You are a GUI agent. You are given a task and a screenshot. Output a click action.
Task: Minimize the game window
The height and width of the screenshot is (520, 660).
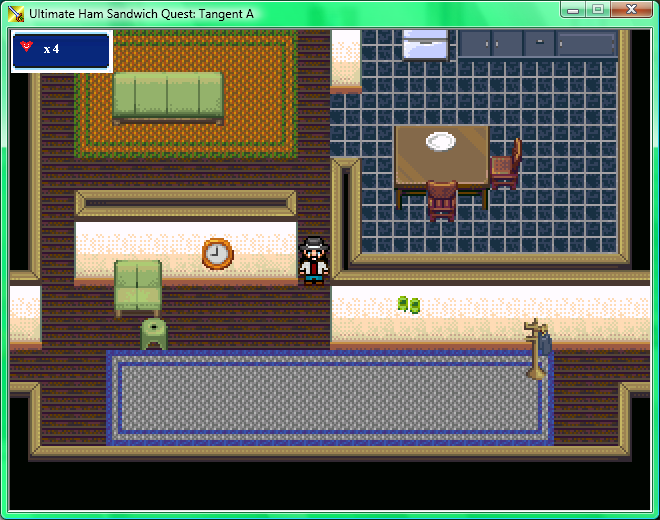click(x=573, y=9)
